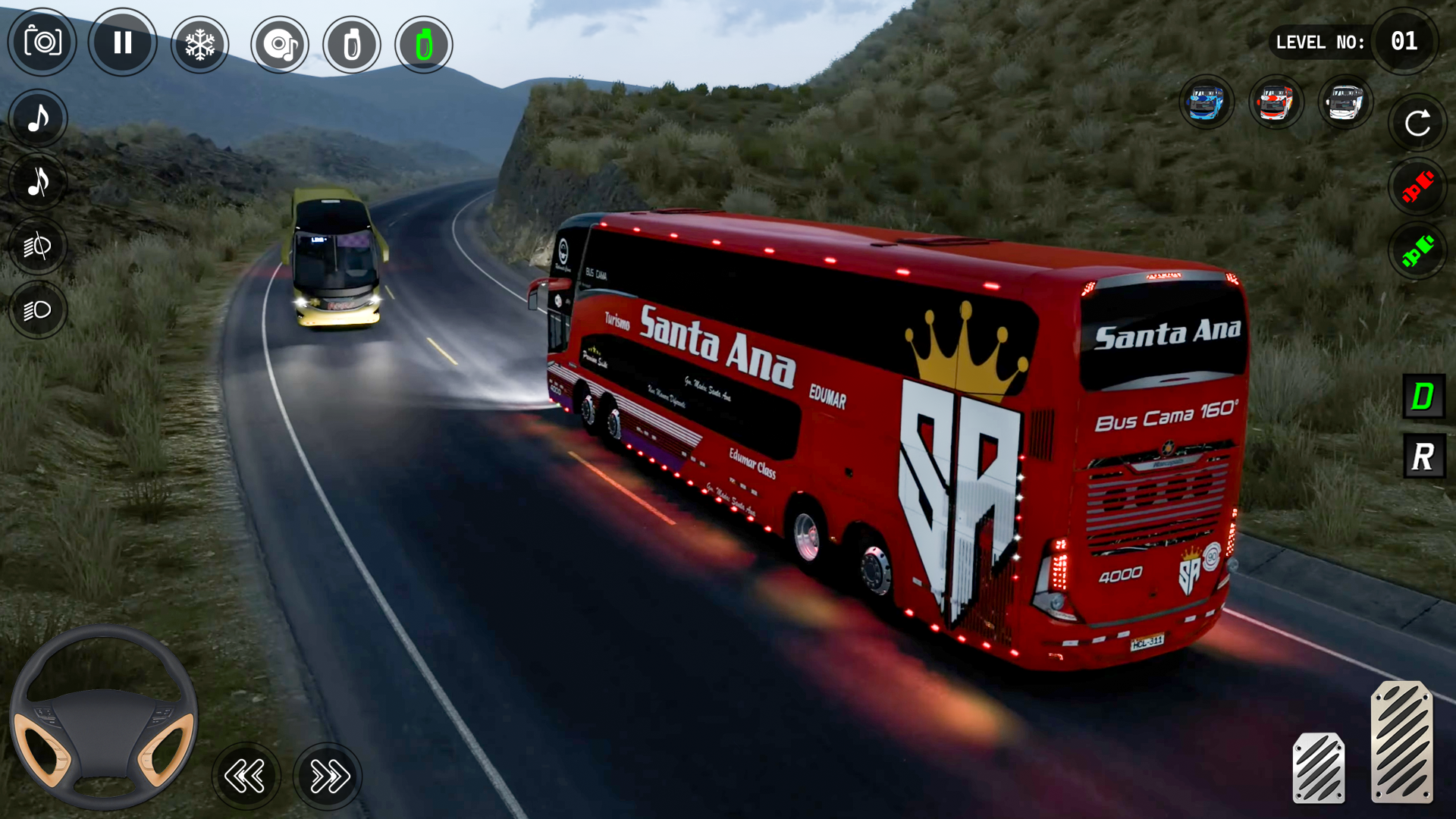Shift into Drive gear

1423,396
